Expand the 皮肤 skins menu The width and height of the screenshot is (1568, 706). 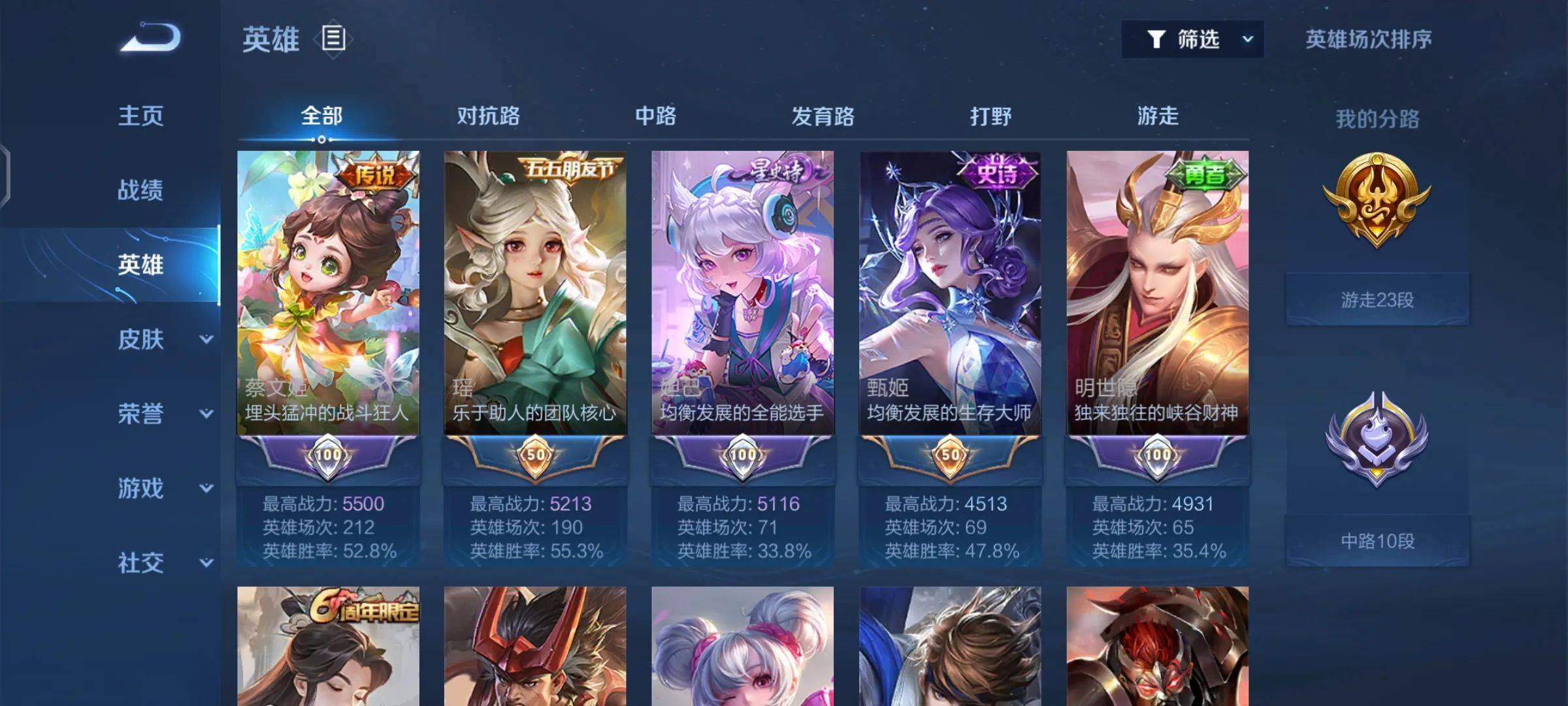[163, 339]
